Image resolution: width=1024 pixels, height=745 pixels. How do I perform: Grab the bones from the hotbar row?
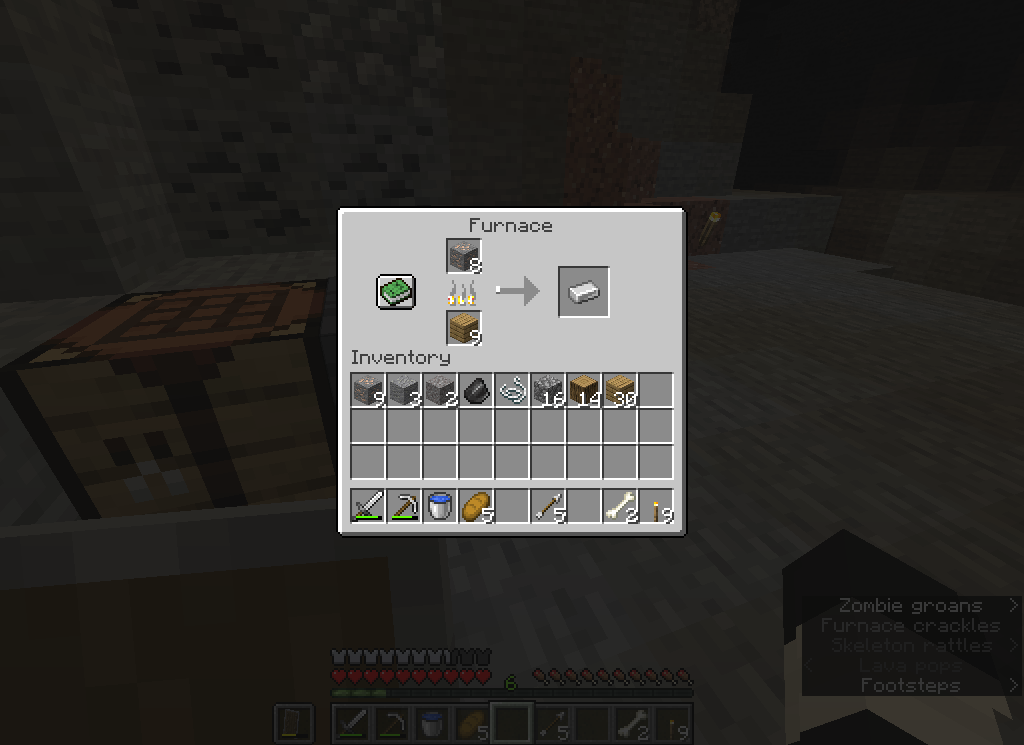click(620, 506)
